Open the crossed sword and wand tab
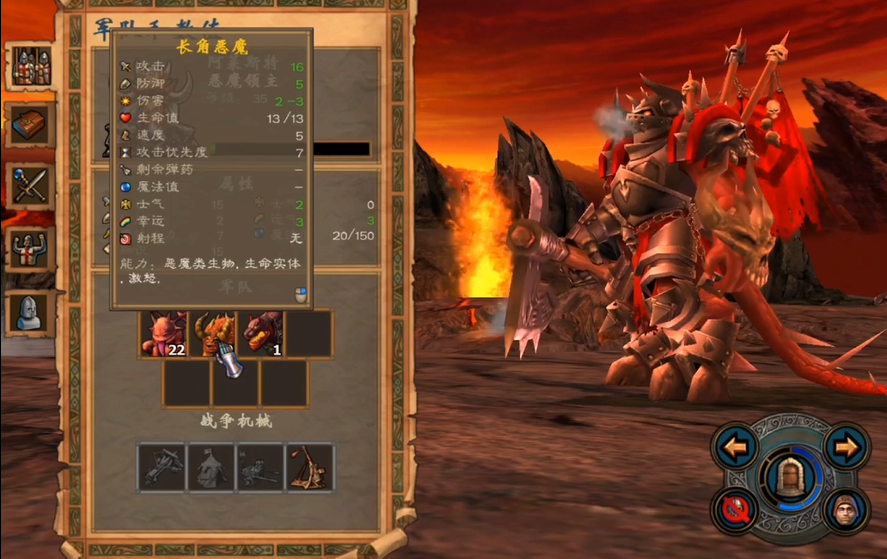Image resolution: width=887 pixels, height=559 pixels. tap(30, 186)
